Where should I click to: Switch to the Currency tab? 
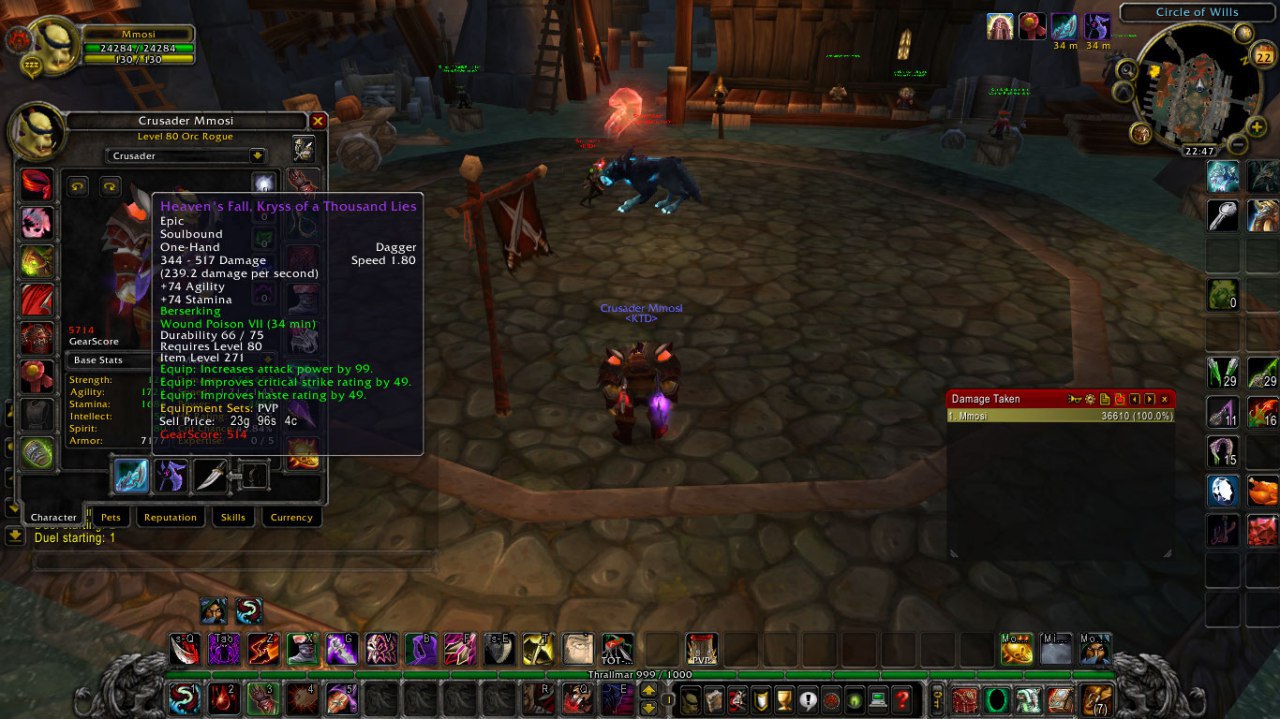291,517
